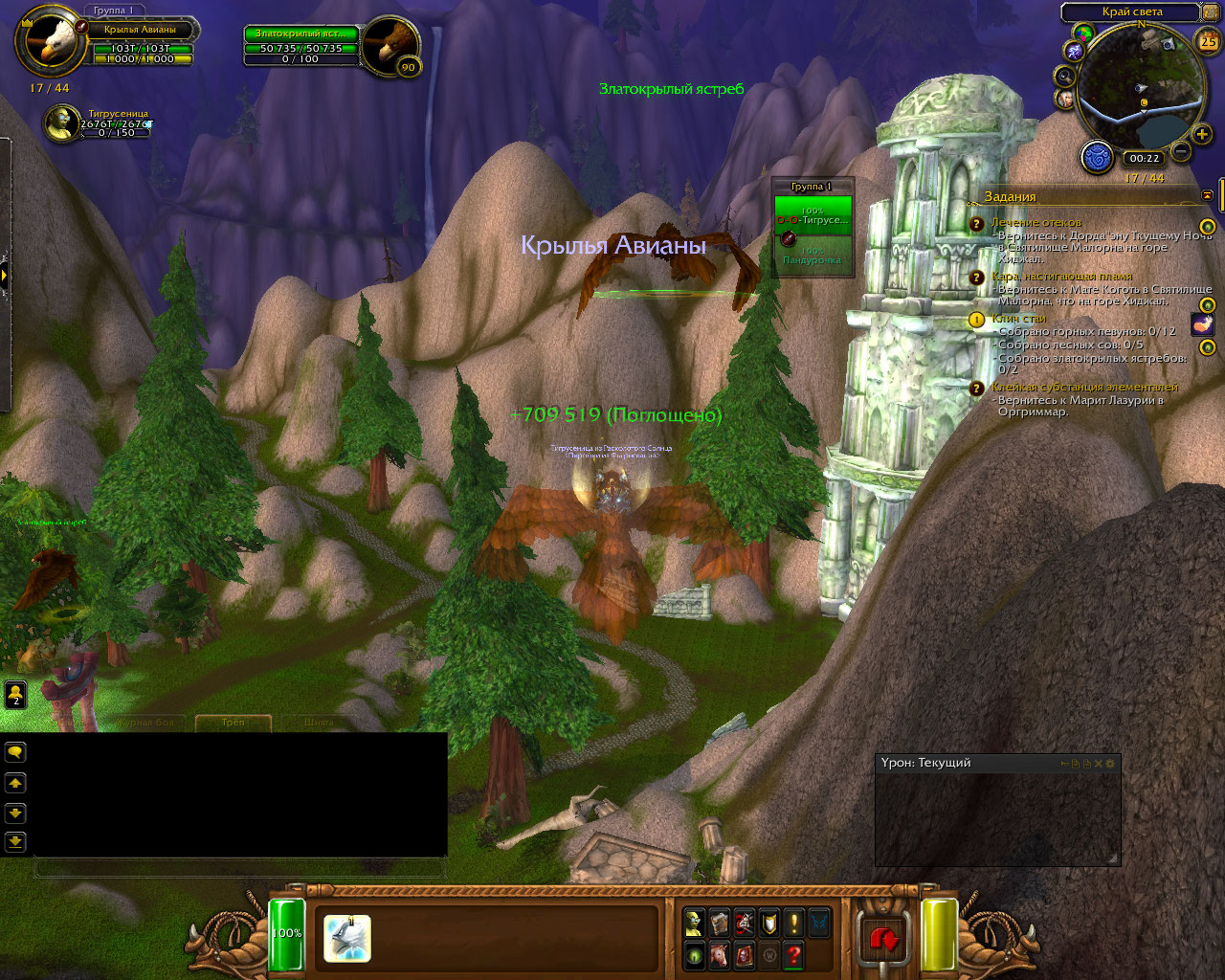Open the calendar showing day 25
1225x980 pixels.
pyautogui.click(x=1208, y=42)
